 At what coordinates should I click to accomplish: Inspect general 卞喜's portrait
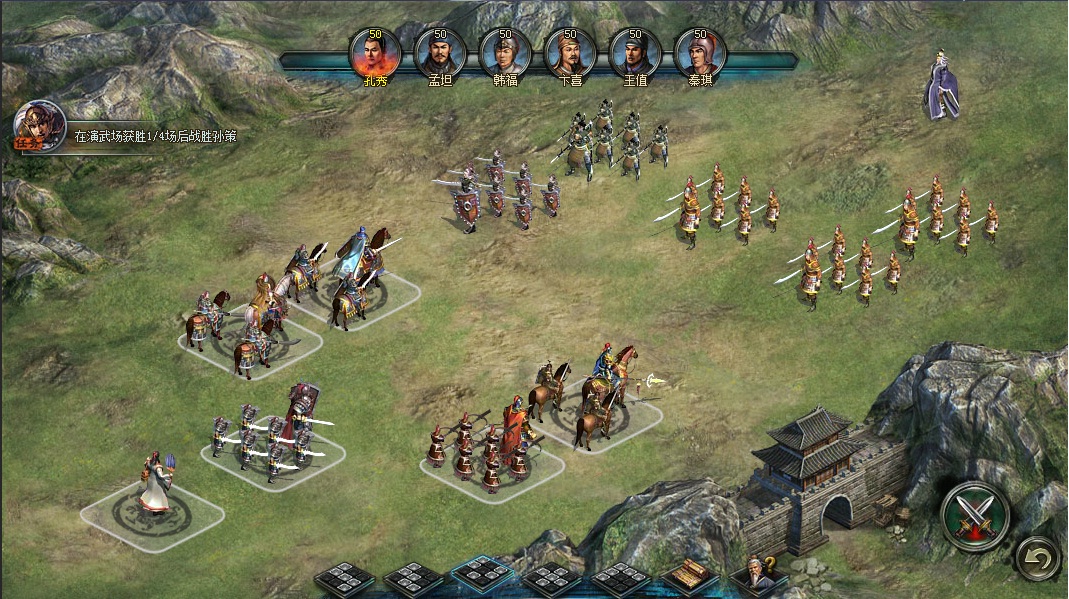tap(570, 53)
